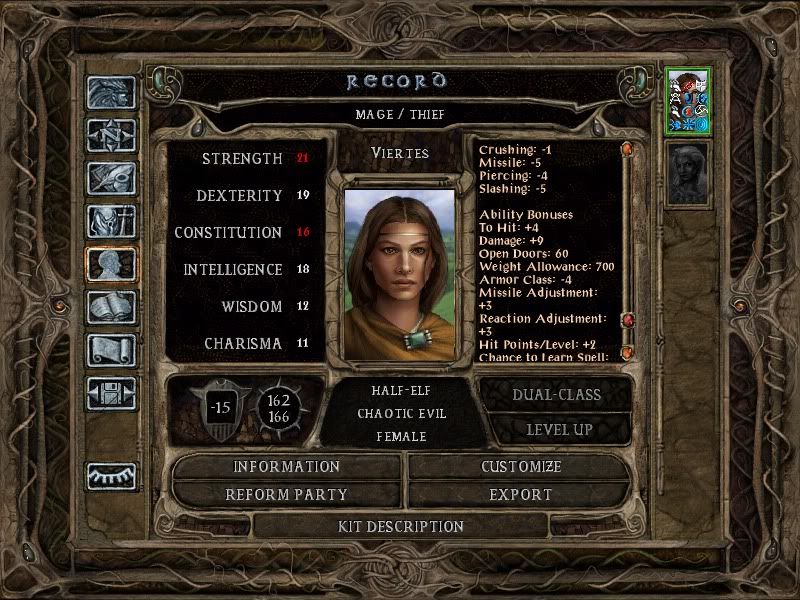This screenshot has height=600, width=800.
Task: Select the first party portrait with status icons
Action: click(688, 100)
